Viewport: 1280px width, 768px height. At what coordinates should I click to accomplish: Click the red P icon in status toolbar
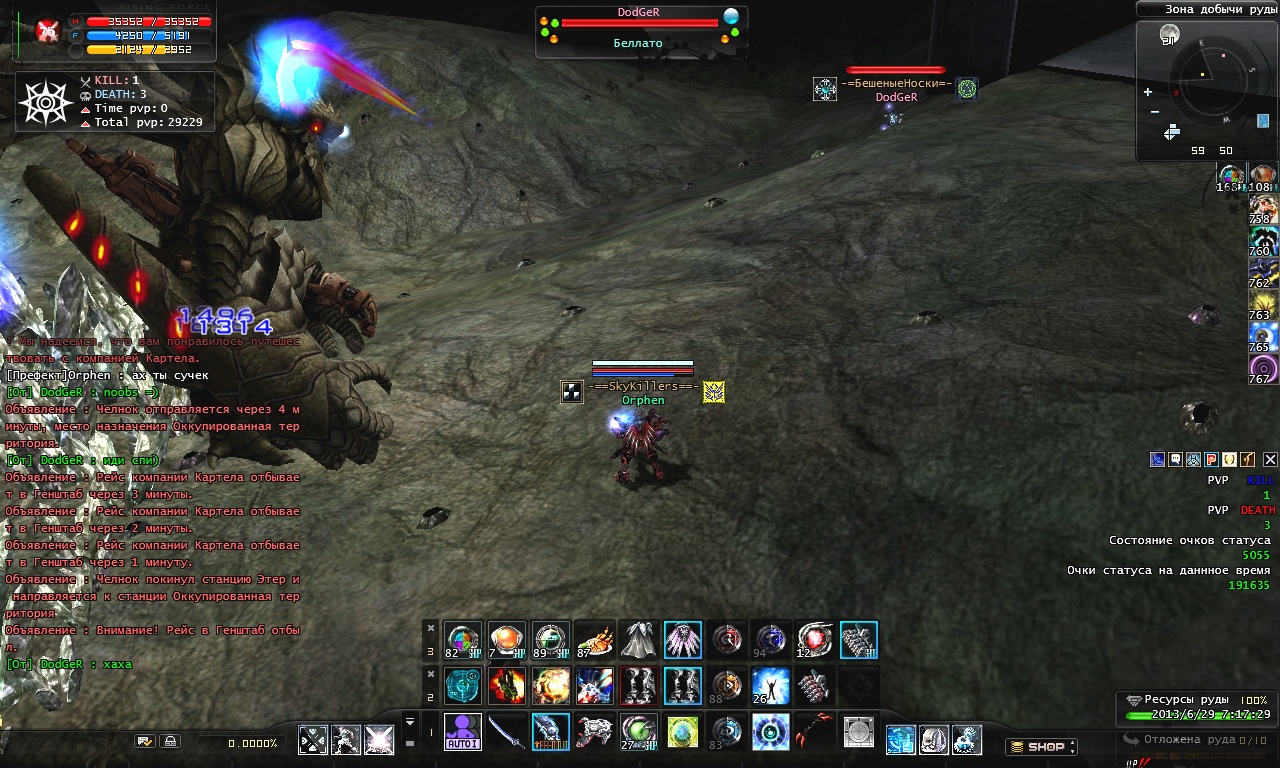pyautogui.click(x=1211, y=460)
